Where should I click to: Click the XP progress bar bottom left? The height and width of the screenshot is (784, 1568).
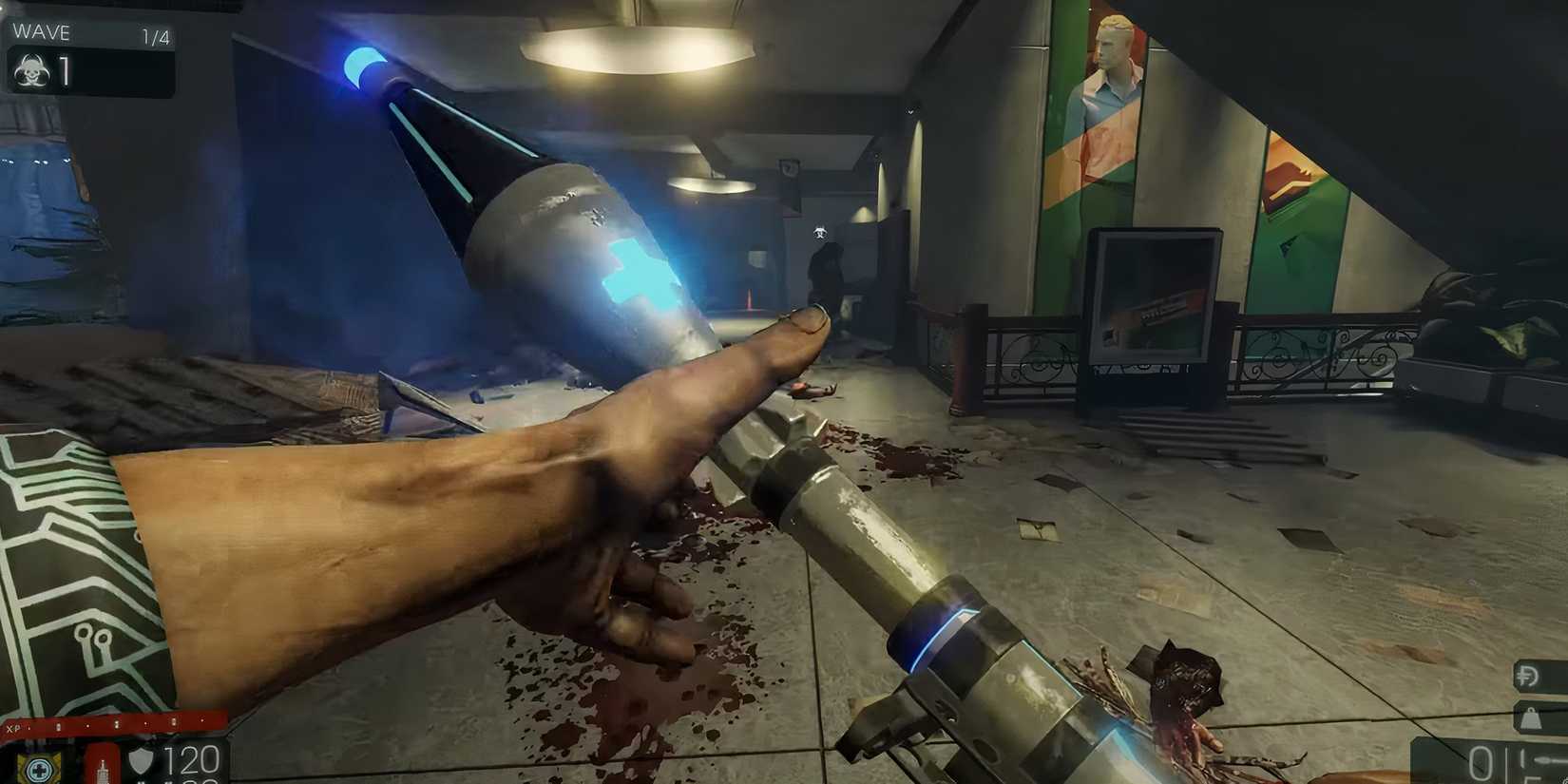(114, 726)
